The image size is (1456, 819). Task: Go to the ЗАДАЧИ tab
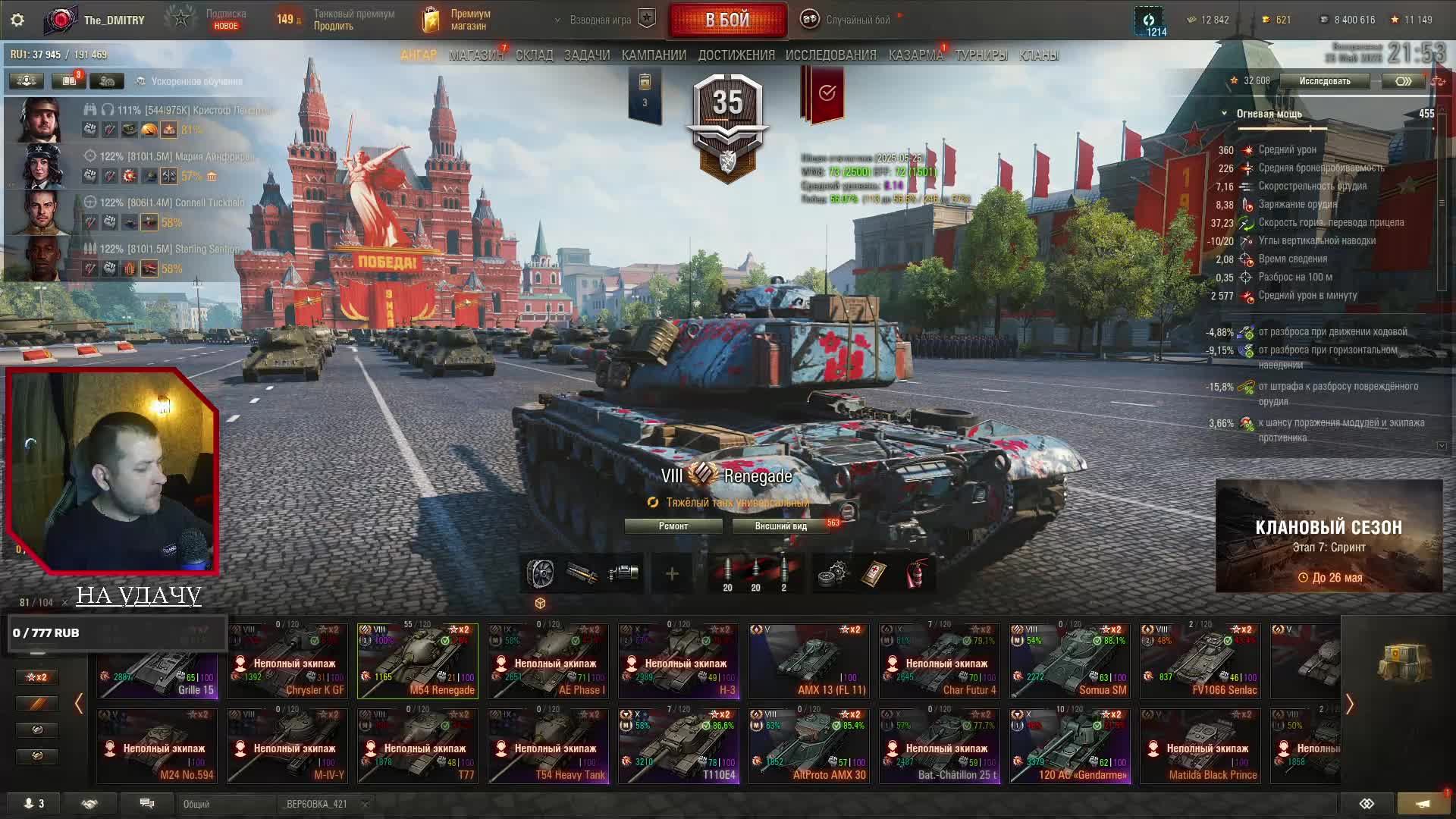click(x=587, y=55)
